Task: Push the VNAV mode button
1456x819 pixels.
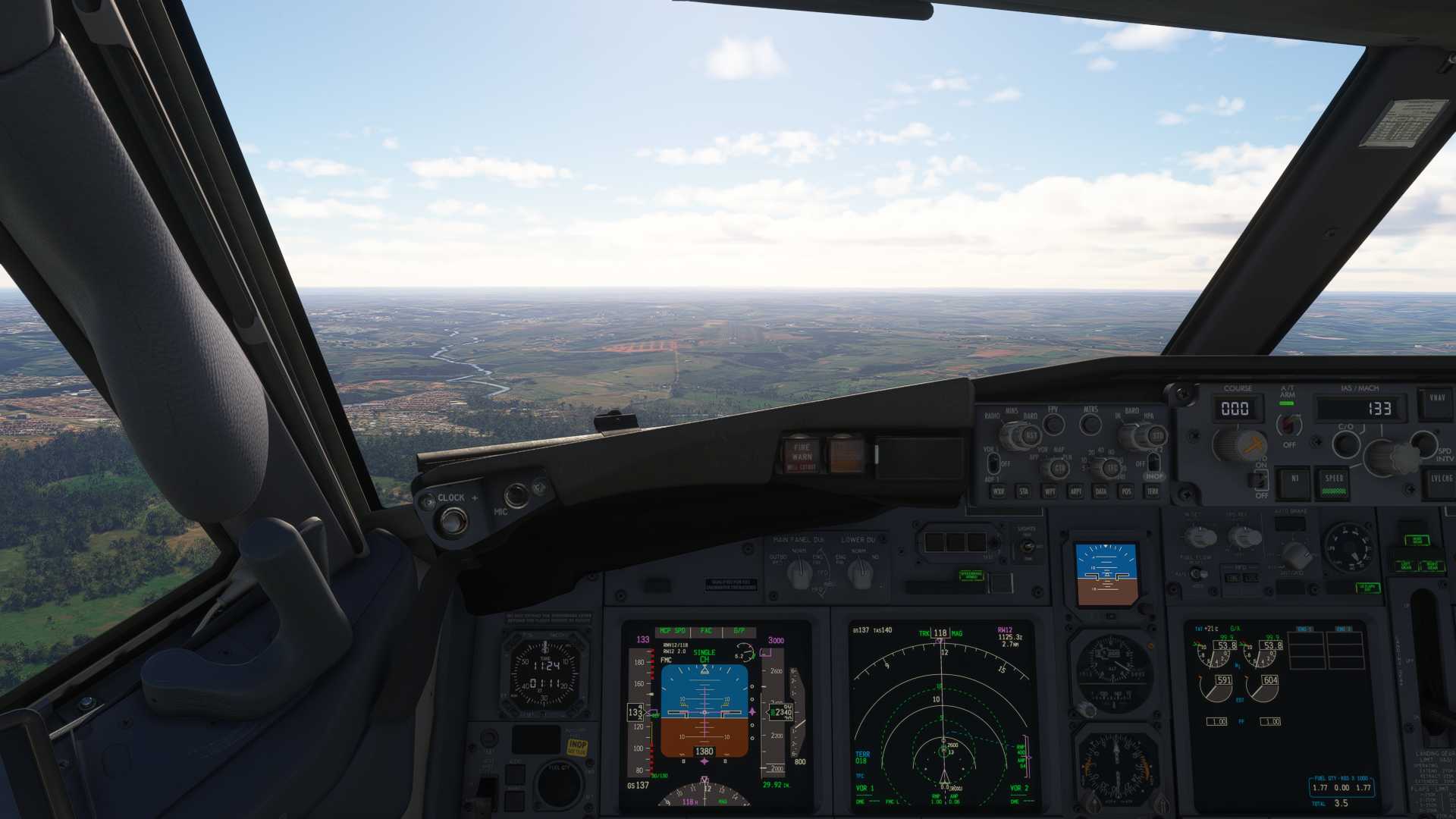Action: coord(1437,400)
